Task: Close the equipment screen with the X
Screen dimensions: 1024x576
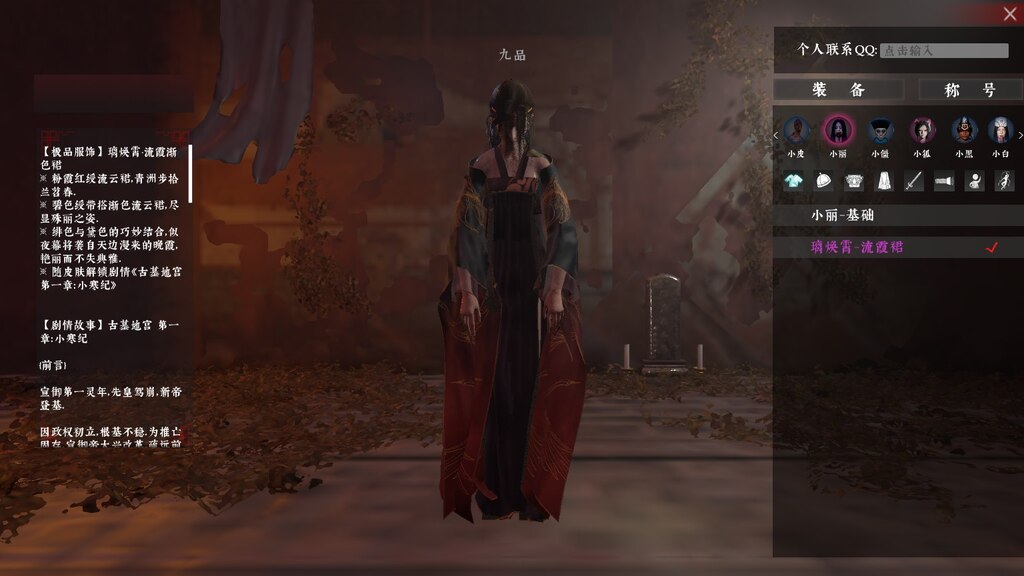Action: pos(1010,13)
